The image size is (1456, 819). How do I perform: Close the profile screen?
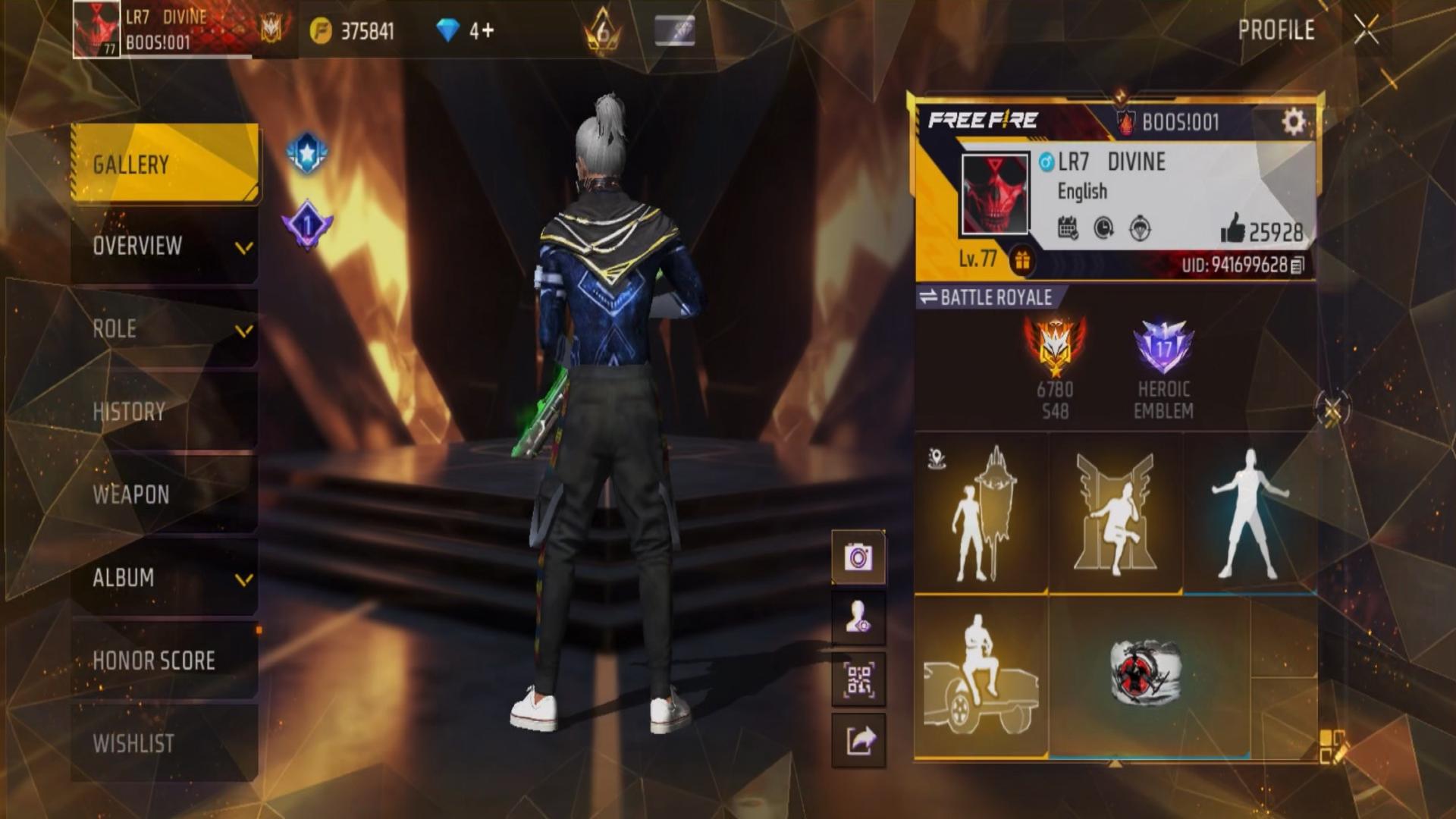[x=1367, y=30]
